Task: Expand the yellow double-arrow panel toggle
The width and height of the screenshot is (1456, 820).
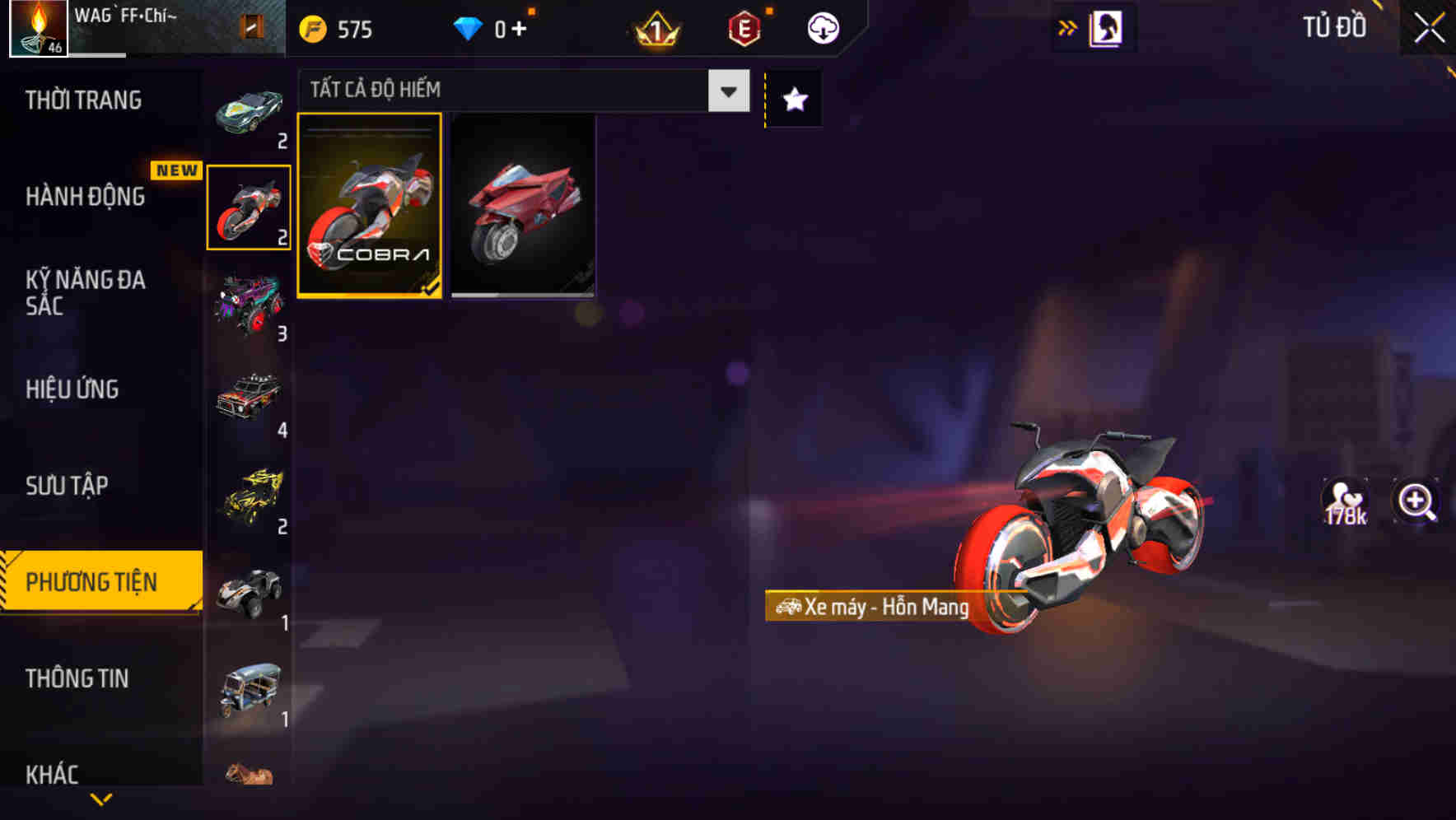Action: [1067, 26]
